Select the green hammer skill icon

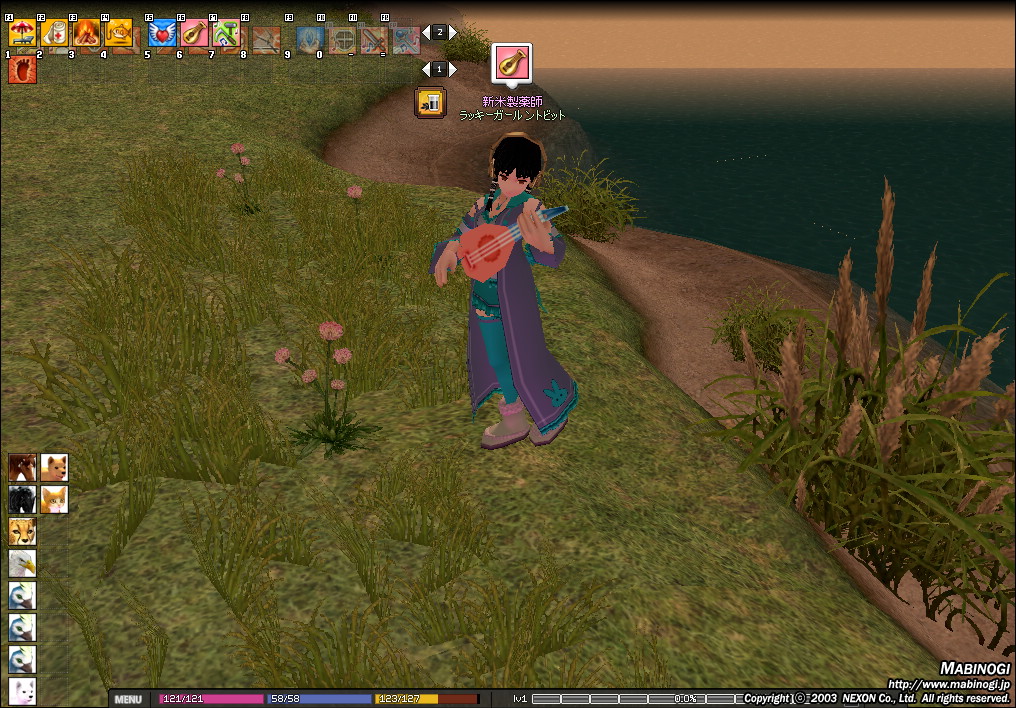click(x=226, y=34)
